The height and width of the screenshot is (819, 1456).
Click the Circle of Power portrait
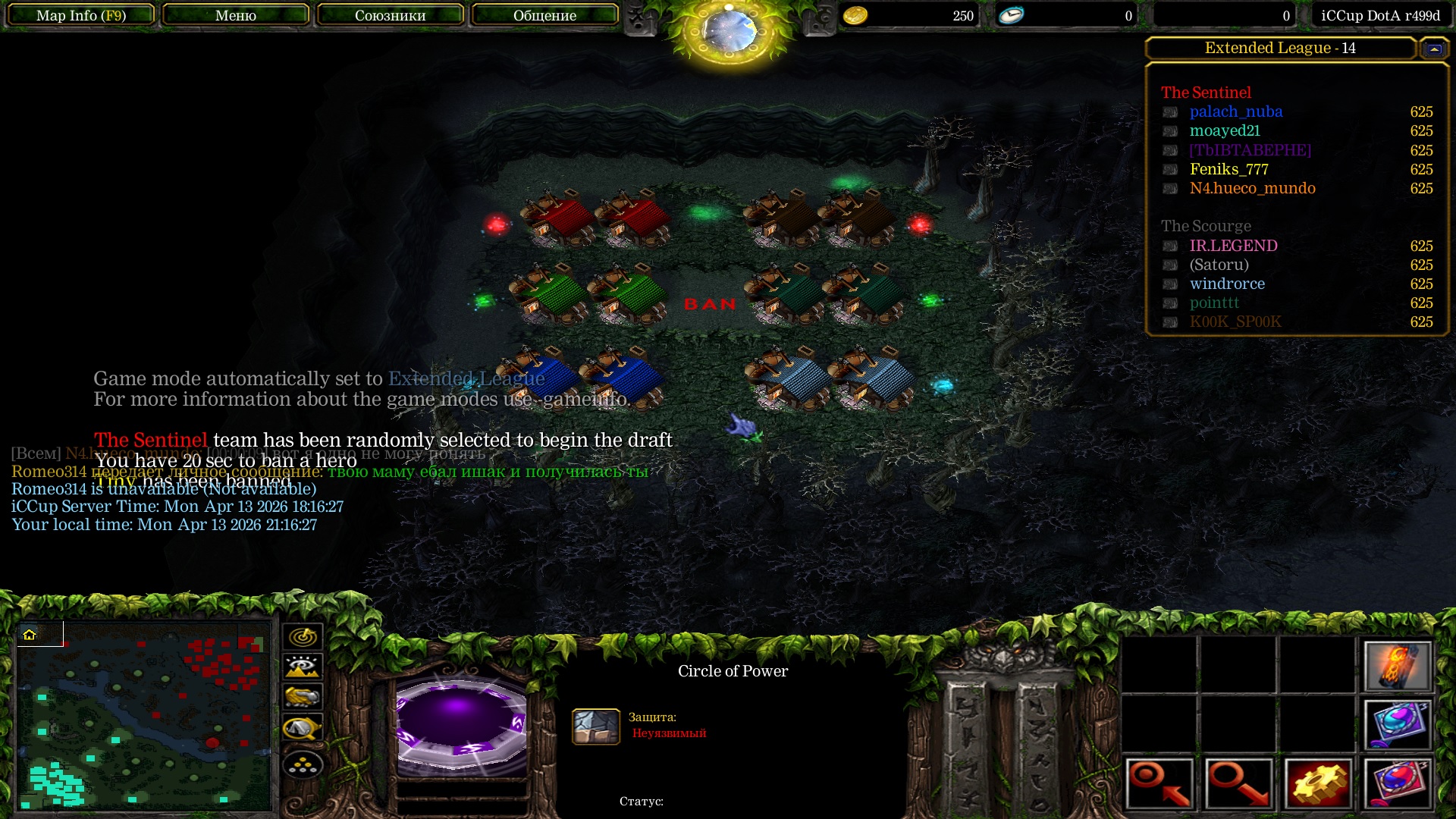461,723
